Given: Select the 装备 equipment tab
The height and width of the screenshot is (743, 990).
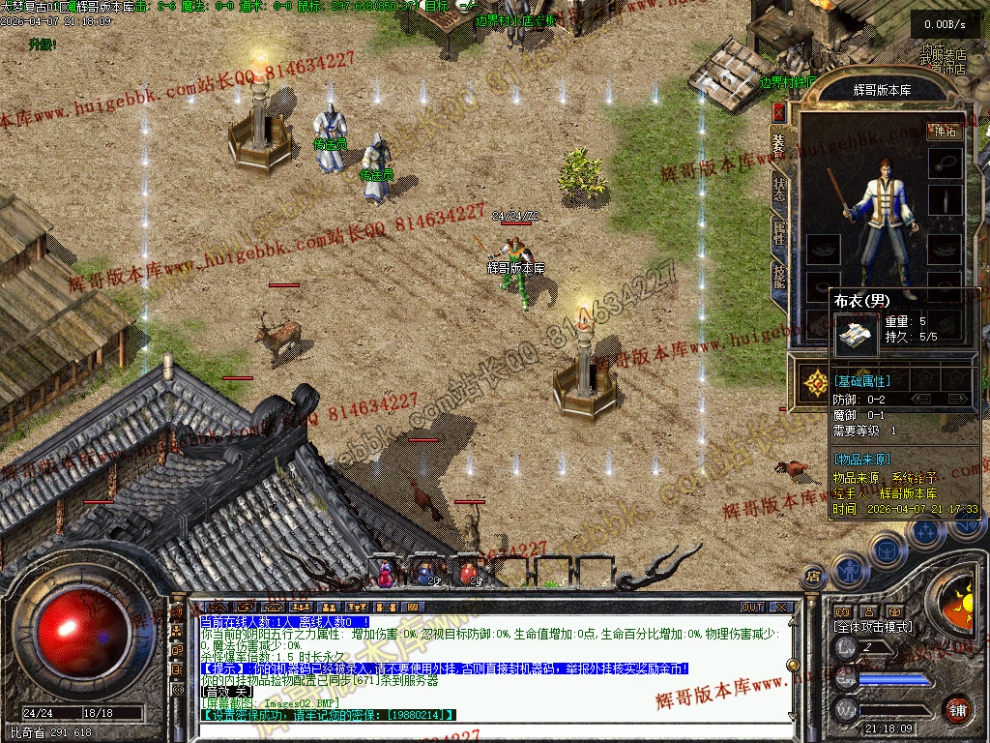Looking at the screenshot, I should (780, 146).
